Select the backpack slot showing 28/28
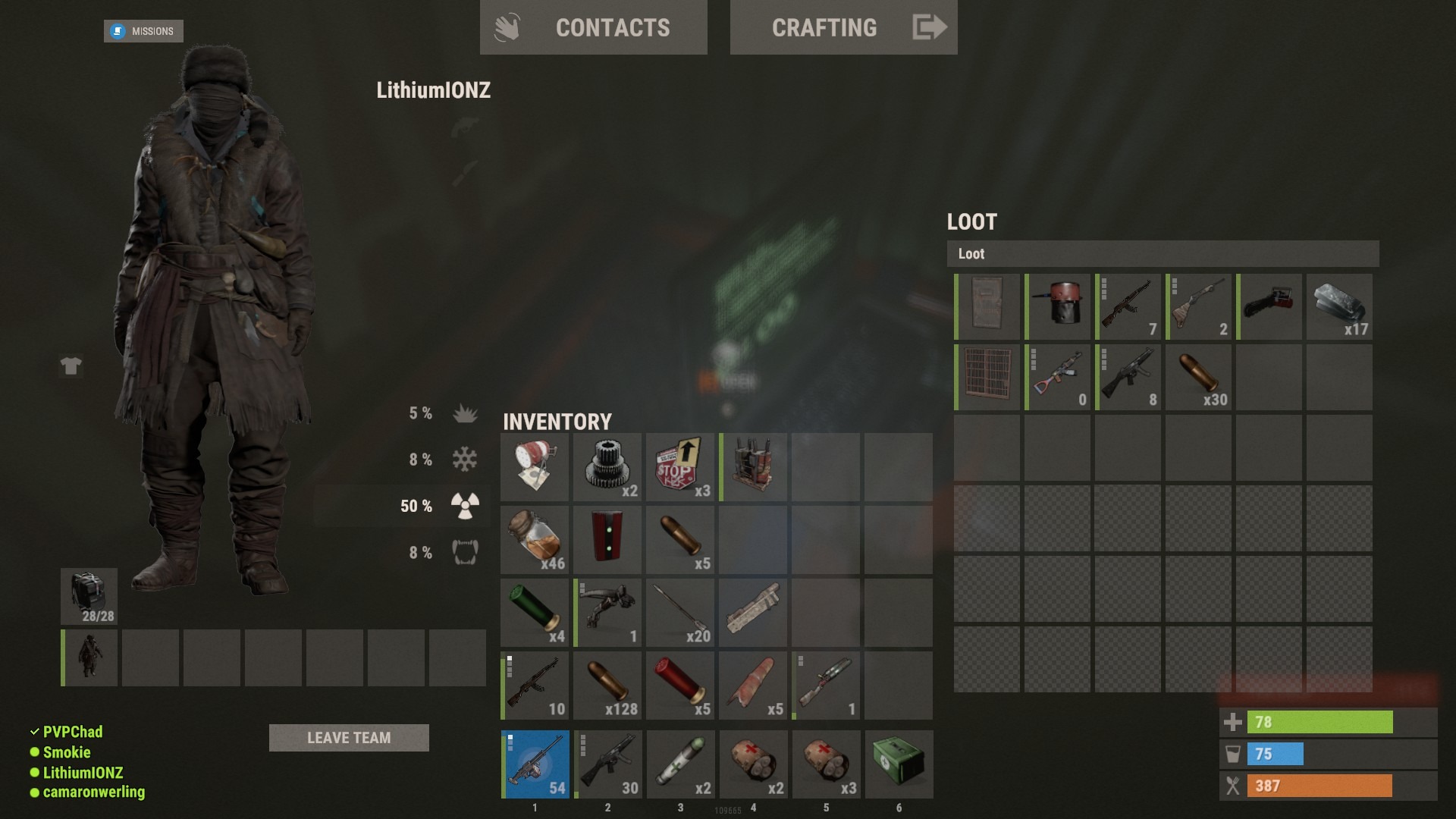Viewport: 1456px width, 819px height. [89, 596]
